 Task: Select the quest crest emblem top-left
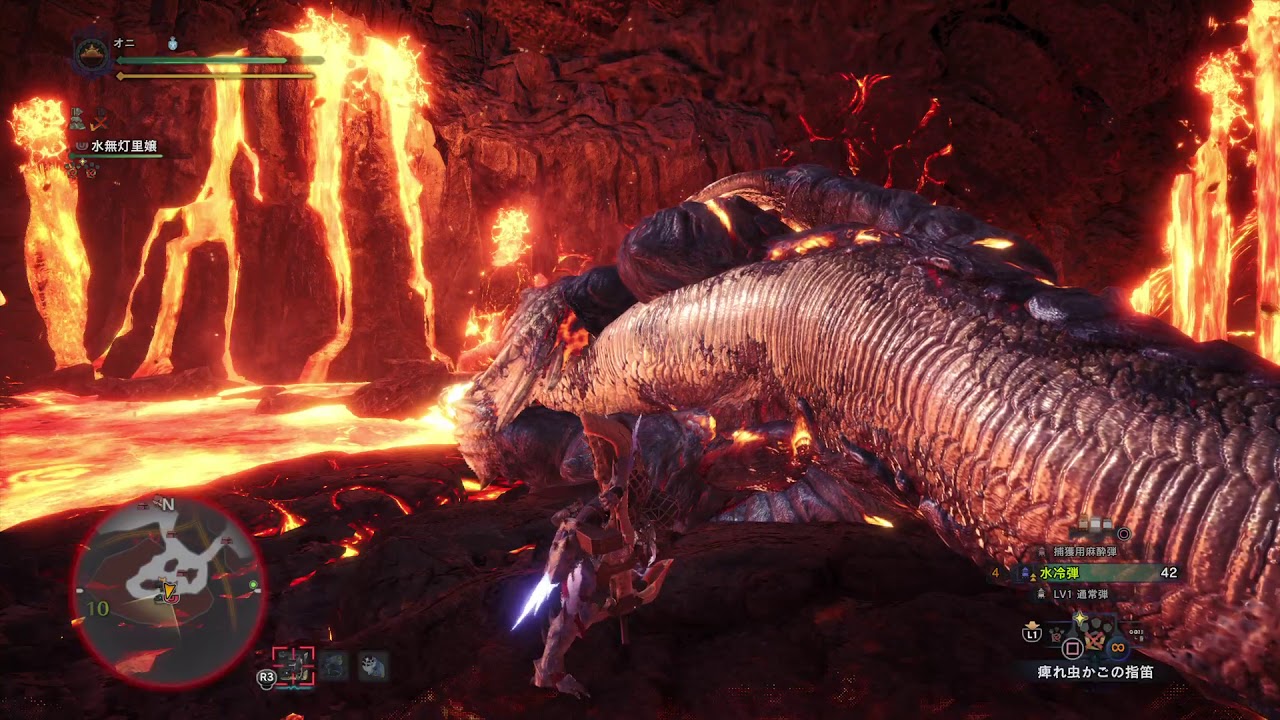coord(90,54)
